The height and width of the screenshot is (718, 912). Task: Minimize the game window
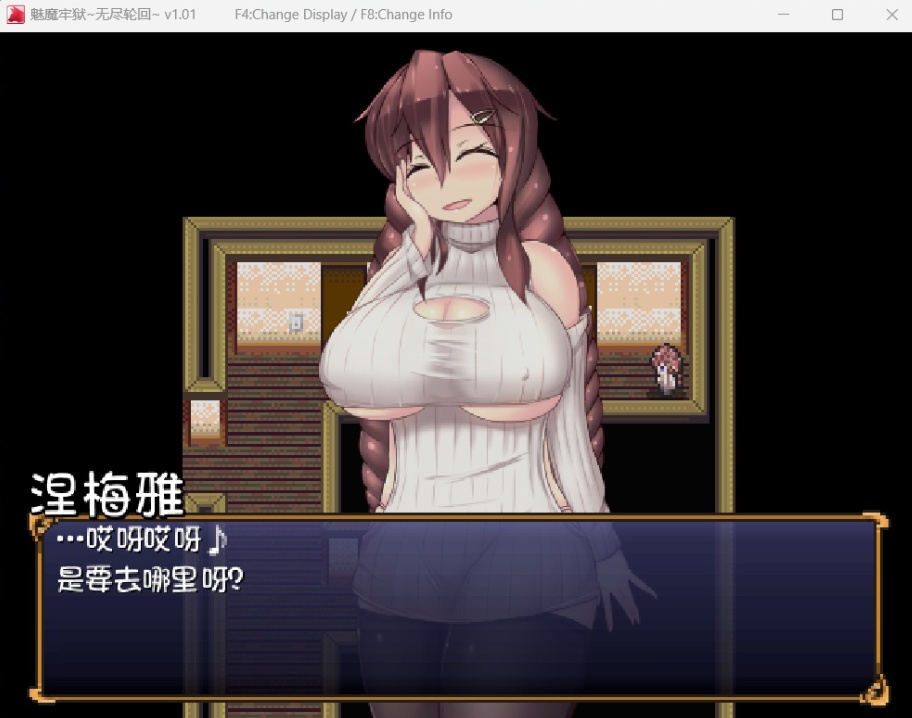pos(783,15)
